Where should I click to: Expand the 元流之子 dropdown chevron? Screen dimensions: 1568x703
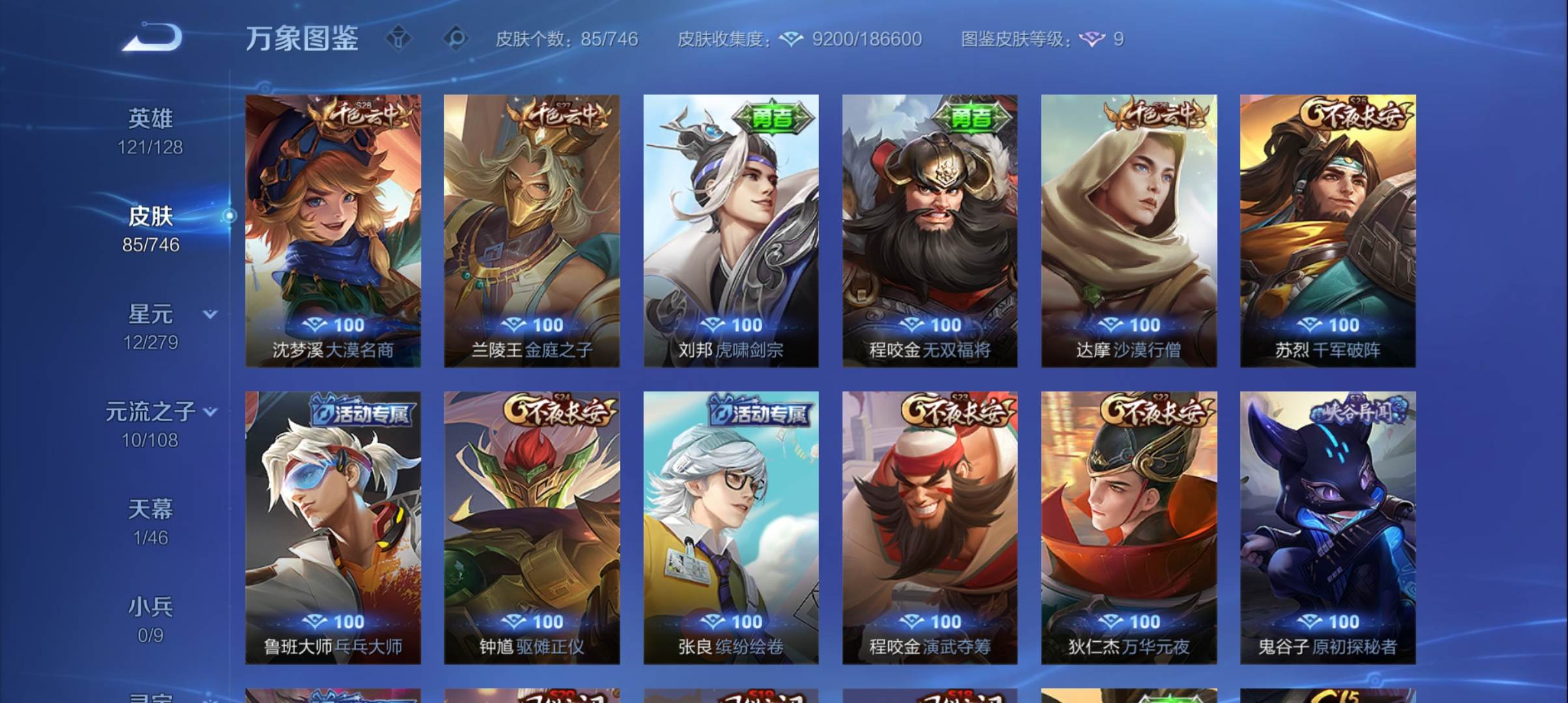[210, 411]
